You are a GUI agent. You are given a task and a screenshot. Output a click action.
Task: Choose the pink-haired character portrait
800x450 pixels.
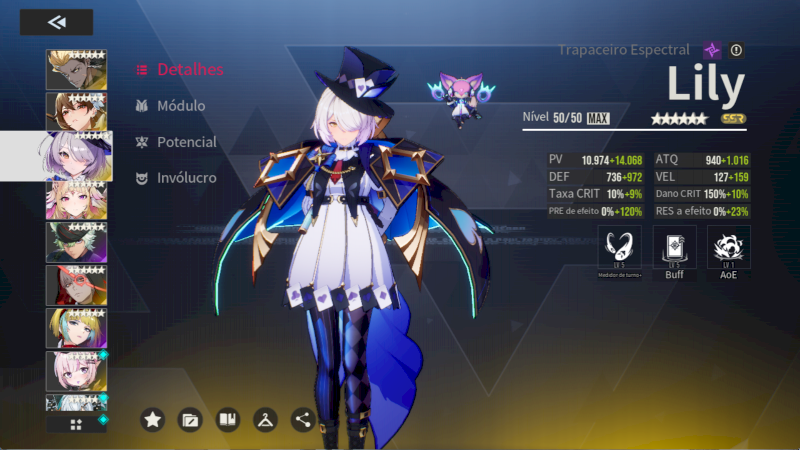point(77,370)
